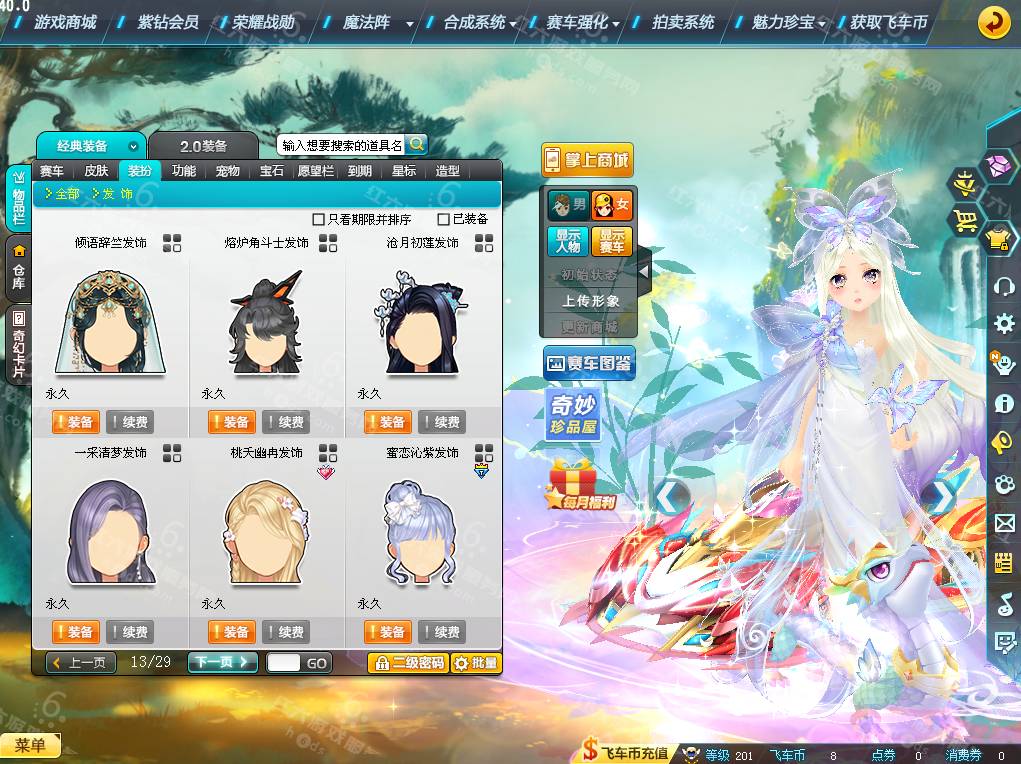Equip the 熔炉角斗士发饰 hair item
This screenshot has height=764, width=1021.
[231, 422]
